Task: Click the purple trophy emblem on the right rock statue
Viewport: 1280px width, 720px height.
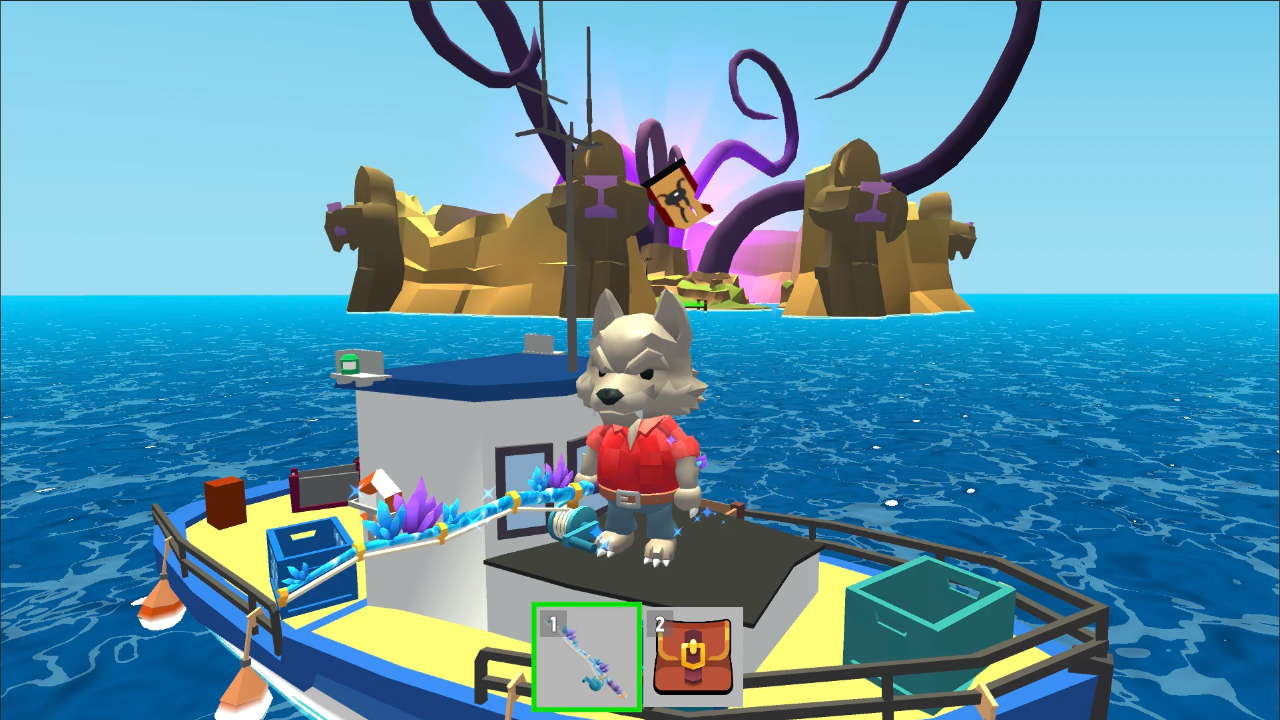Action: click(872, 200)
